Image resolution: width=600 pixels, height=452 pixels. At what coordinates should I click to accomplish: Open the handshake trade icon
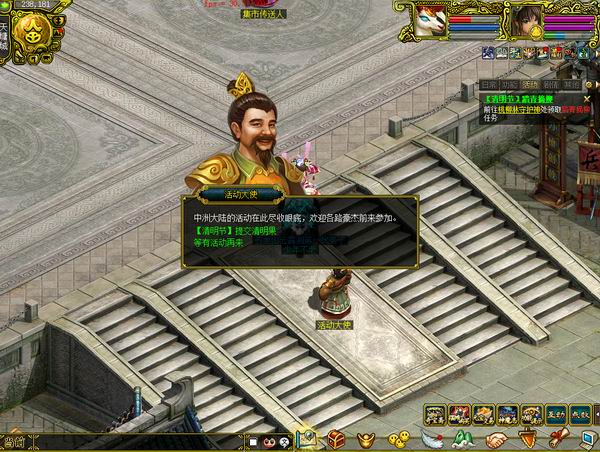496,439
